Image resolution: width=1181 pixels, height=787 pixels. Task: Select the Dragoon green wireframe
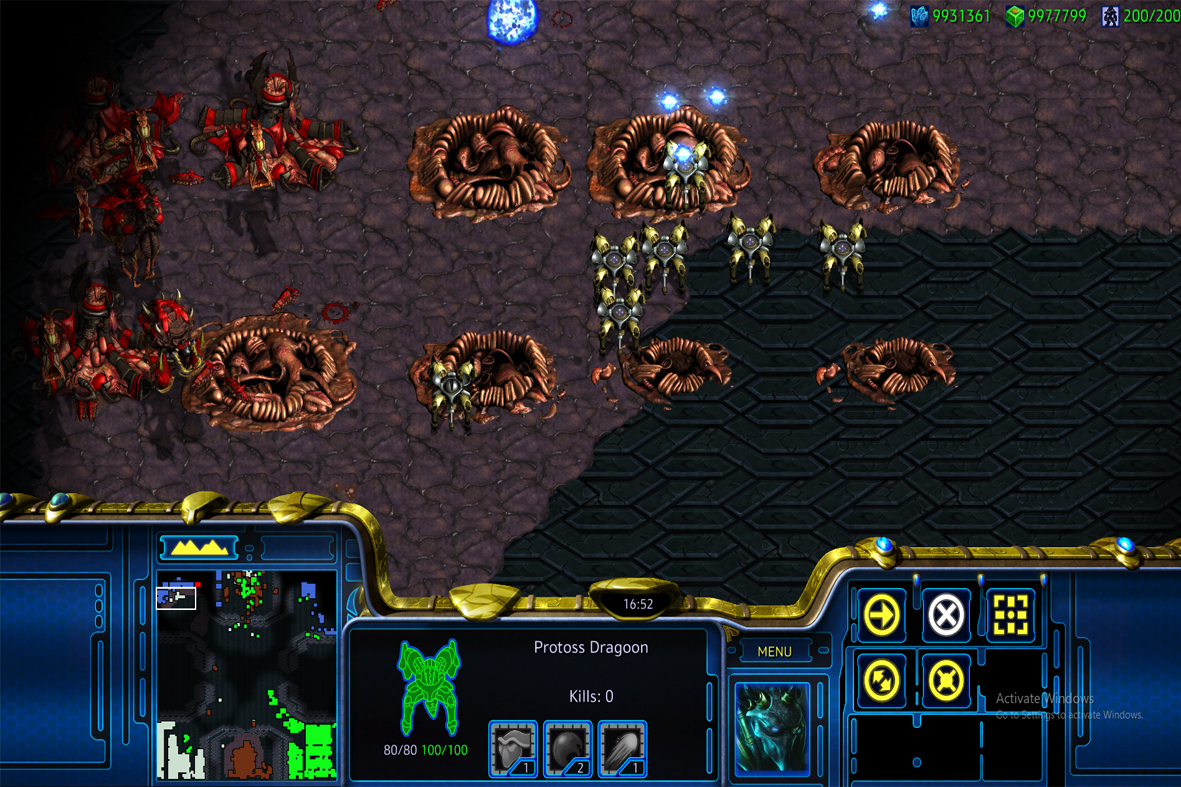(429, 687)
